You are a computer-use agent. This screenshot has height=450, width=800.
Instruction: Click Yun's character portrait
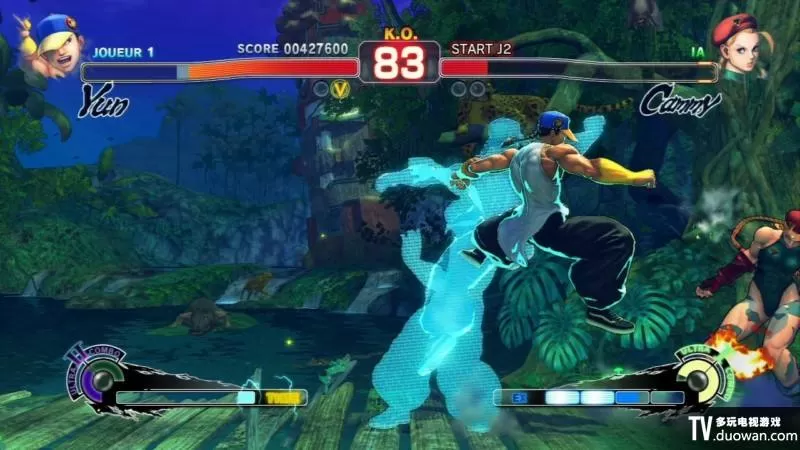coord(52,43)
